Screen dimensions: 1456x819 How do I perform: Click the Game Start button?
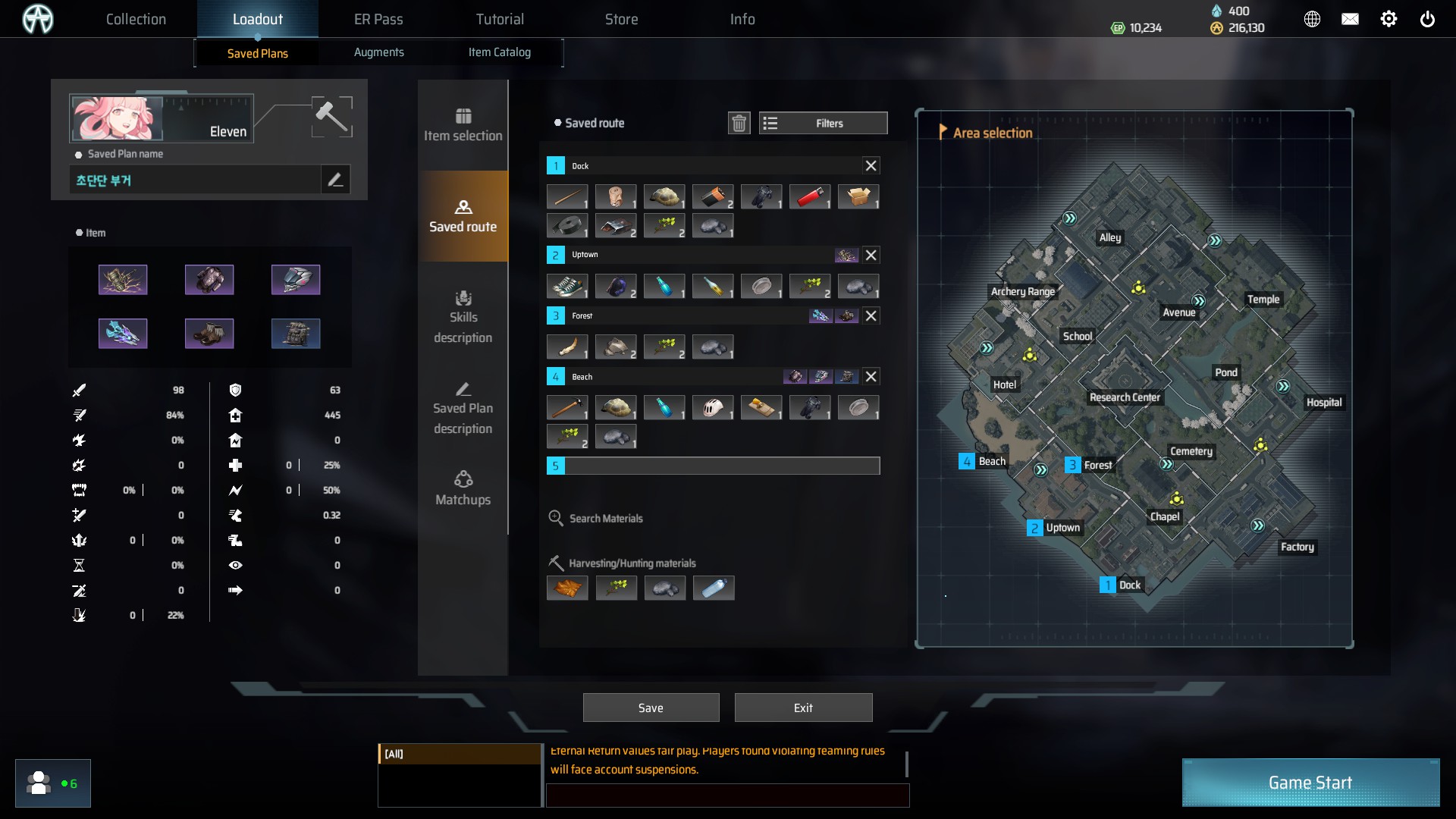(1310, 783)
